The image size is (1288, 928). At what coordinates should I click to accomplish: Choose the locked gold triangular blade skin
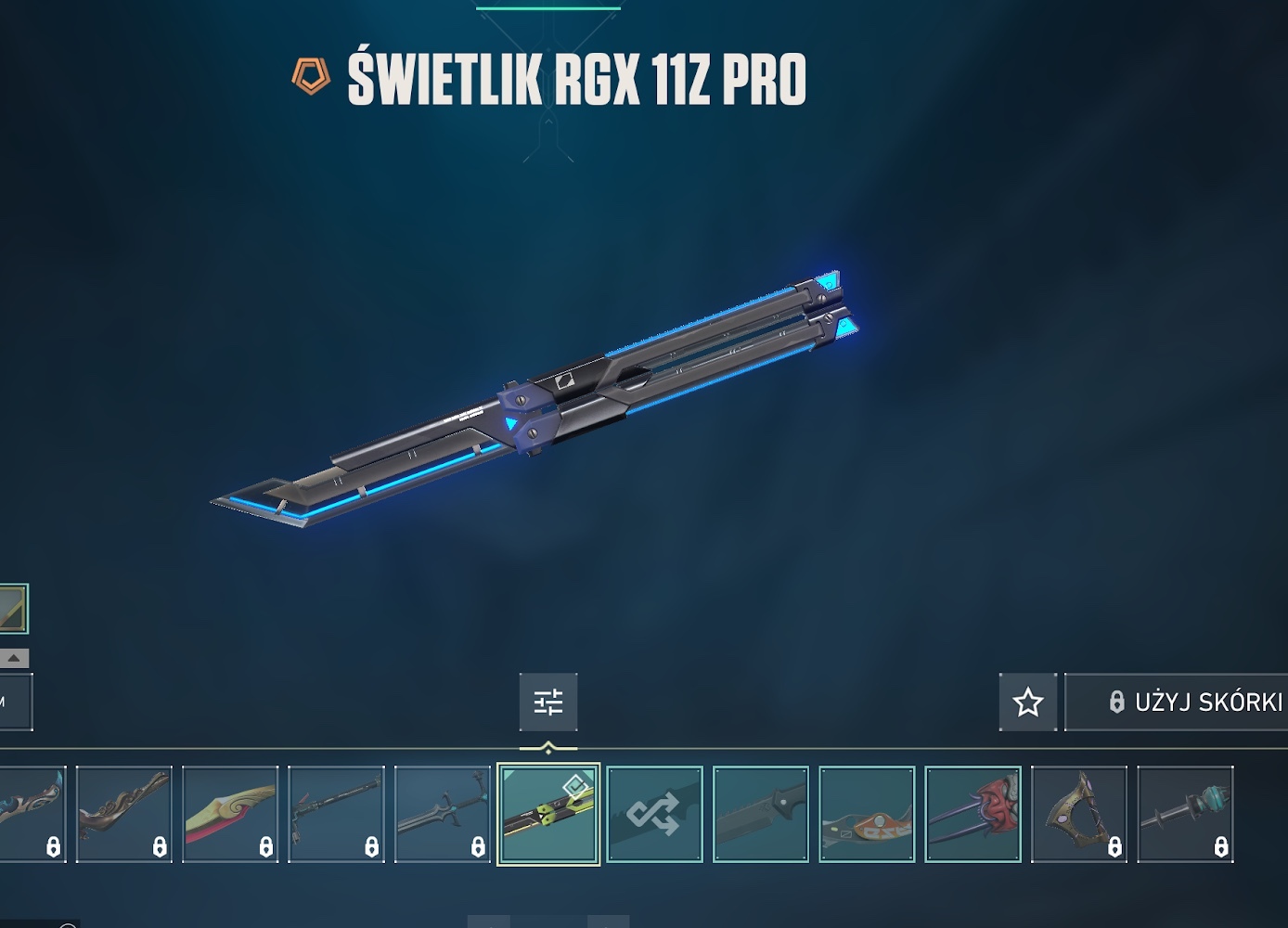click(x=1078, y=814)
